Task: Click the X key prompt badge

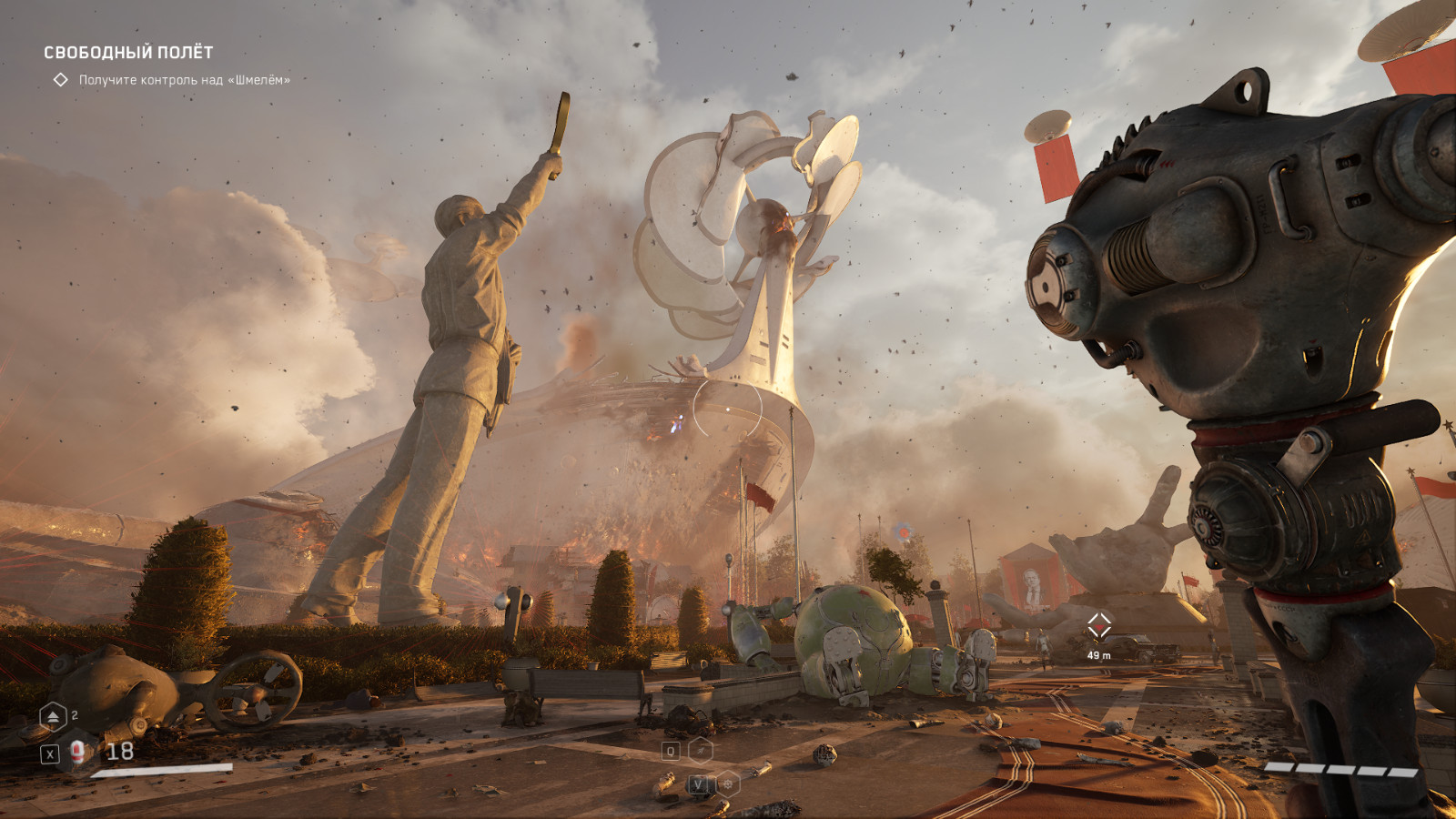Action: click(52, 753)
